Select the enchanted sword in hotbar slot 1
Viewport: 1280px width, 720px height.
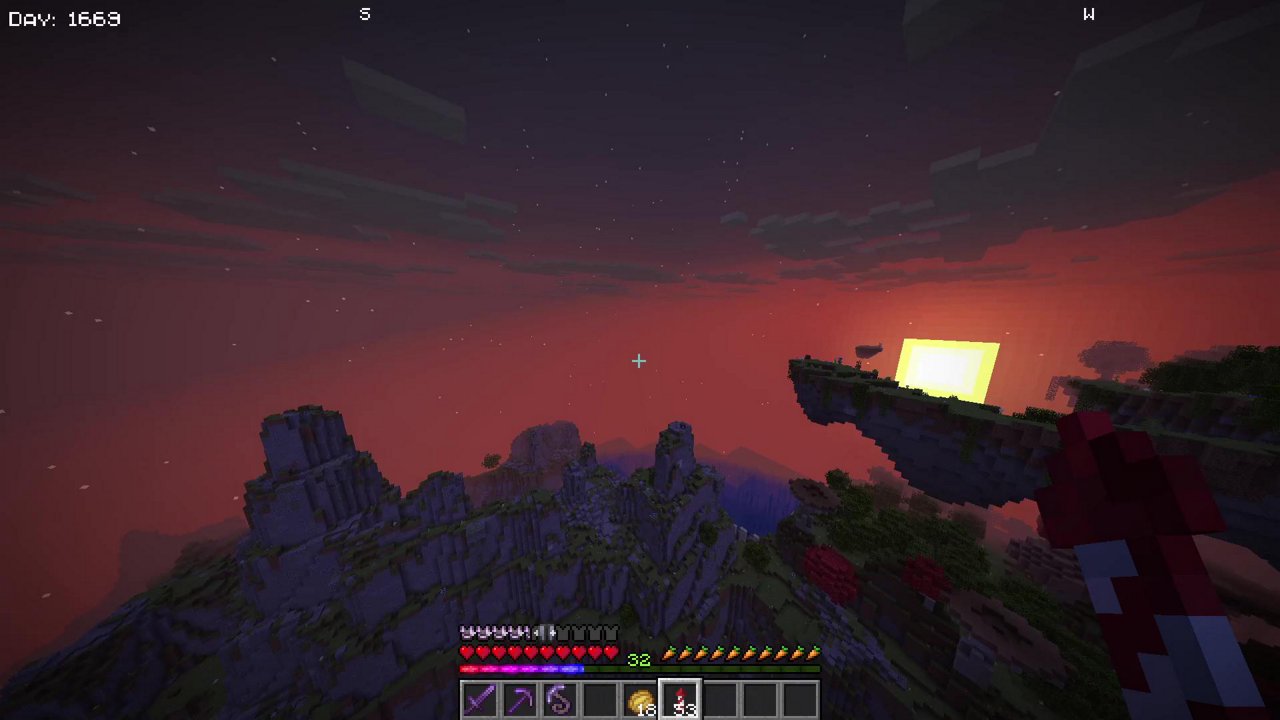pos(478,699)
